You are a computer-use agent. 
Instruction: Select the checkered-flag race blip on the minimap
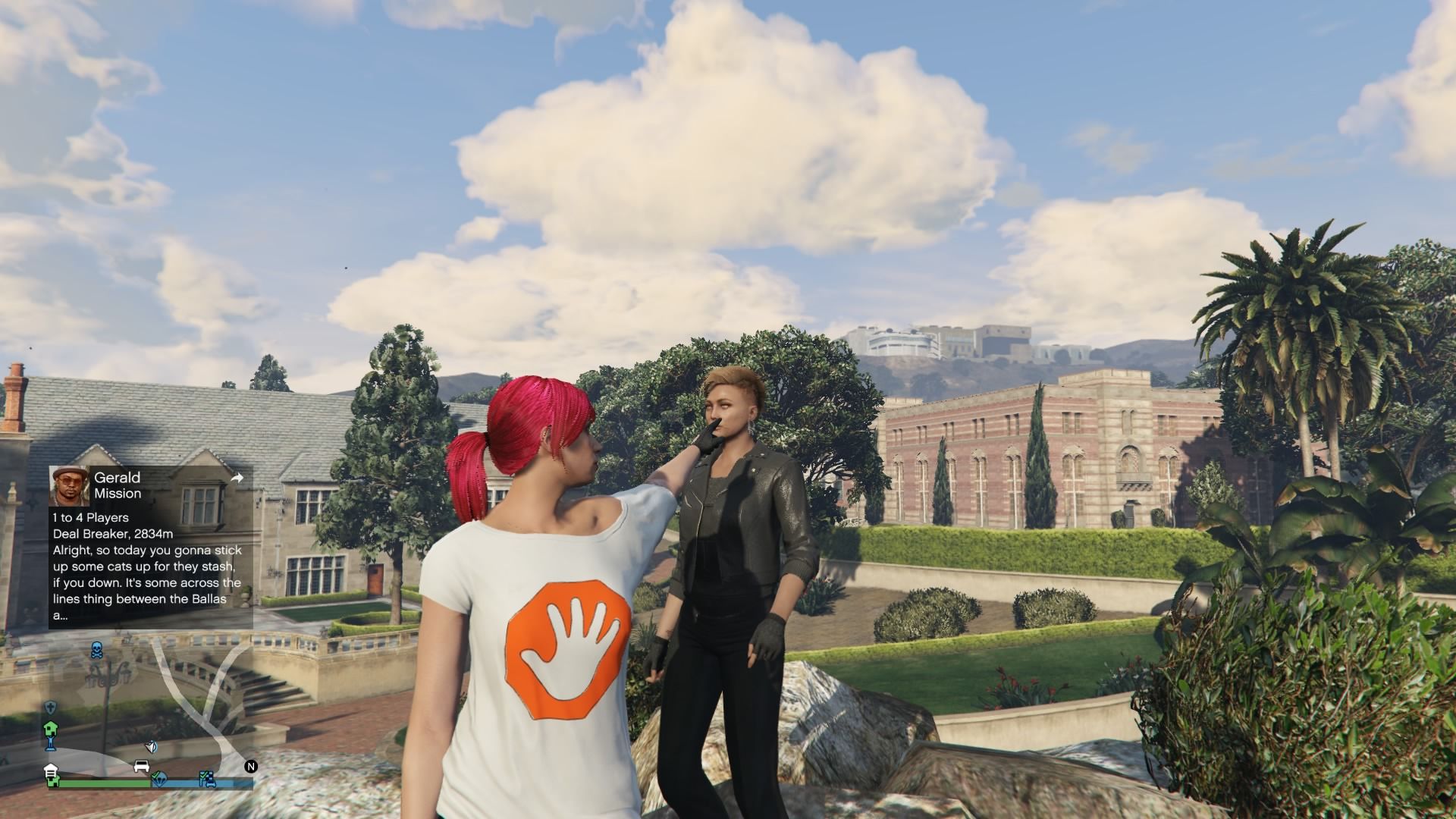(x=206, y=777)
